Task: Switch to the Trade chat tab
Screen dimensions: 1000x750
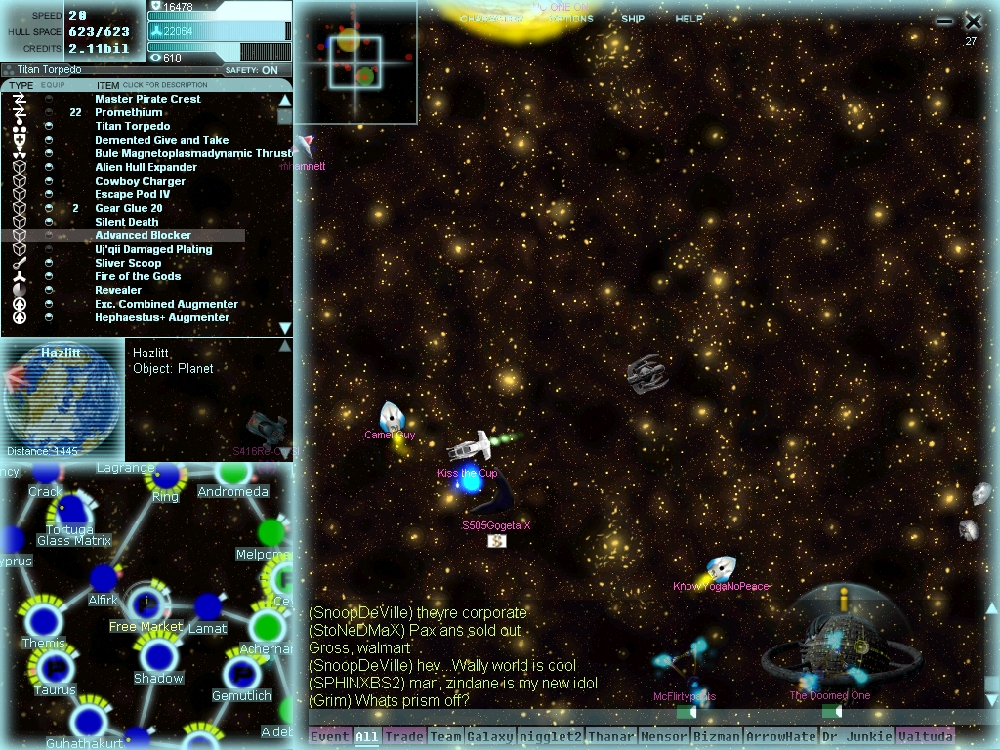Action: coord(404,737)
